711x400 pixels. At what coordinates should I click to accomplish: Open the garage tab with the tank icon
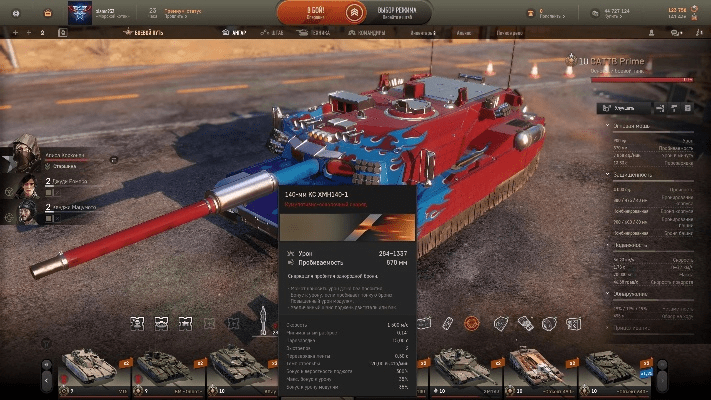tap(232, 32)
